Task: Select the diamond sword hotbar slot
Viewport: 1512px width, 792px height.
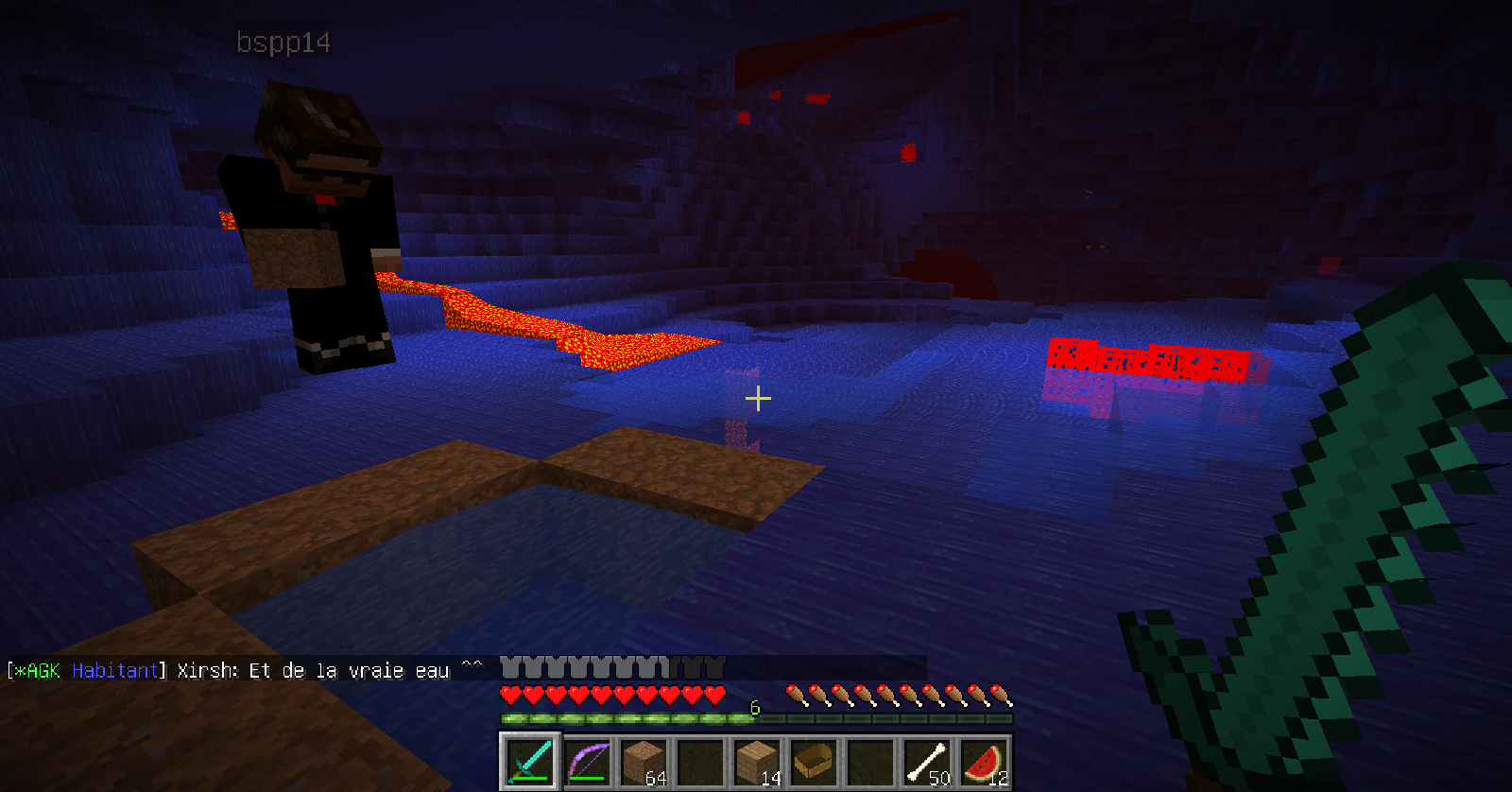Action: [530, 761]
